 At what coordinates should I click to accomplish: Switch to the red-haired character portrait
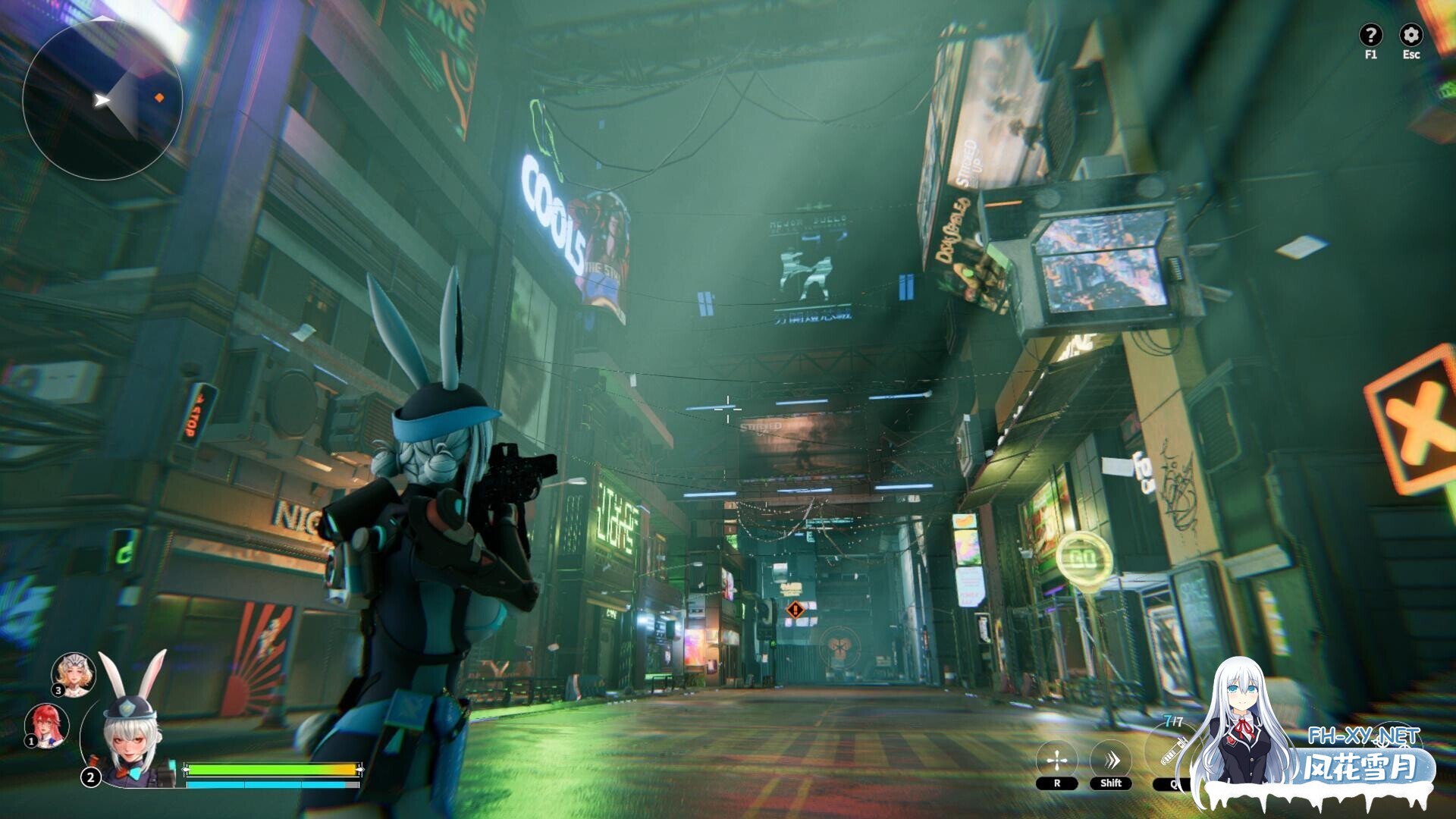pyautogui.click(x=45, y=724)
